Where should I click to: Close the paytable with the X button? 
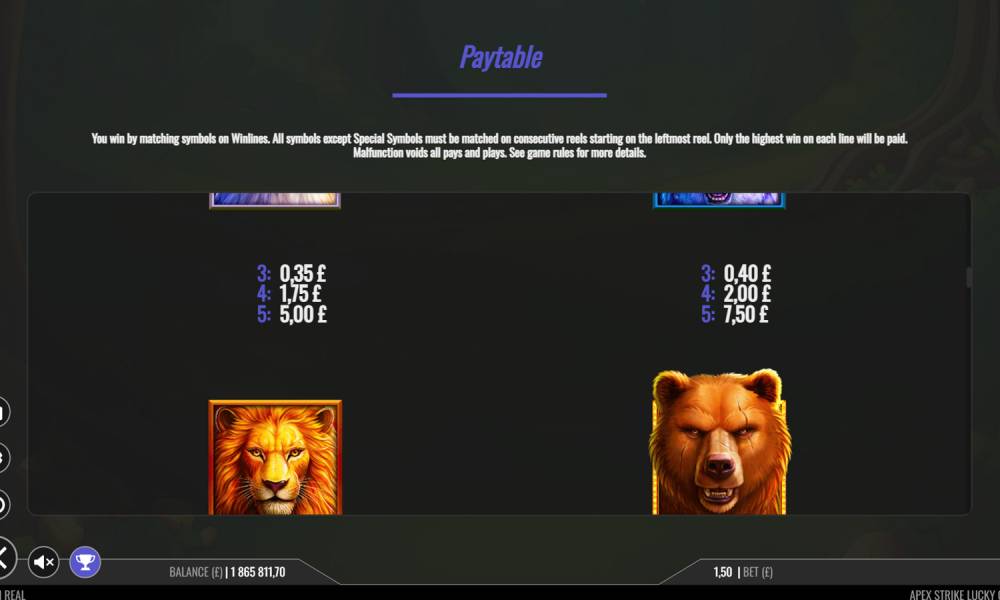tap(5, 557)
